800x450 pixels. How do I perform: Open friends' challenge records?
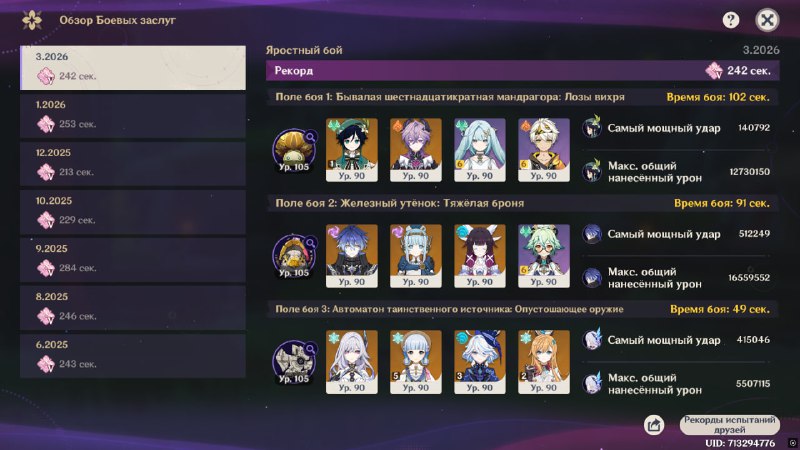click(x=730, y=424)
